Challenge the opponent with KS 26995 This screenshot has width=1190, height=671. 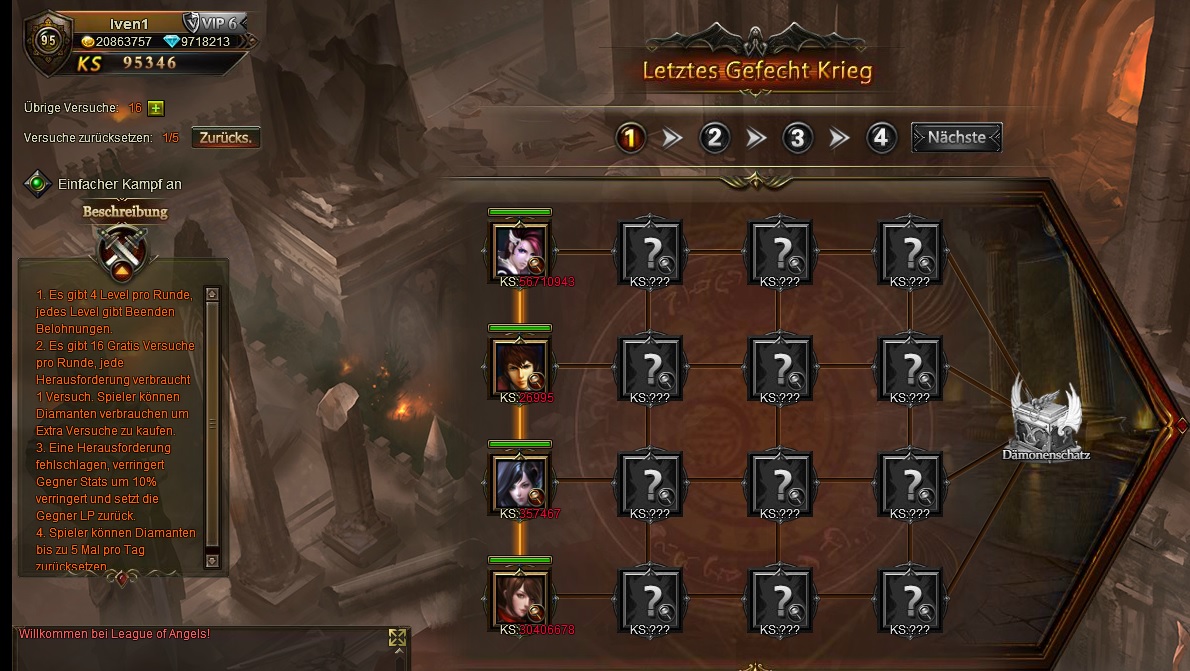520,364
